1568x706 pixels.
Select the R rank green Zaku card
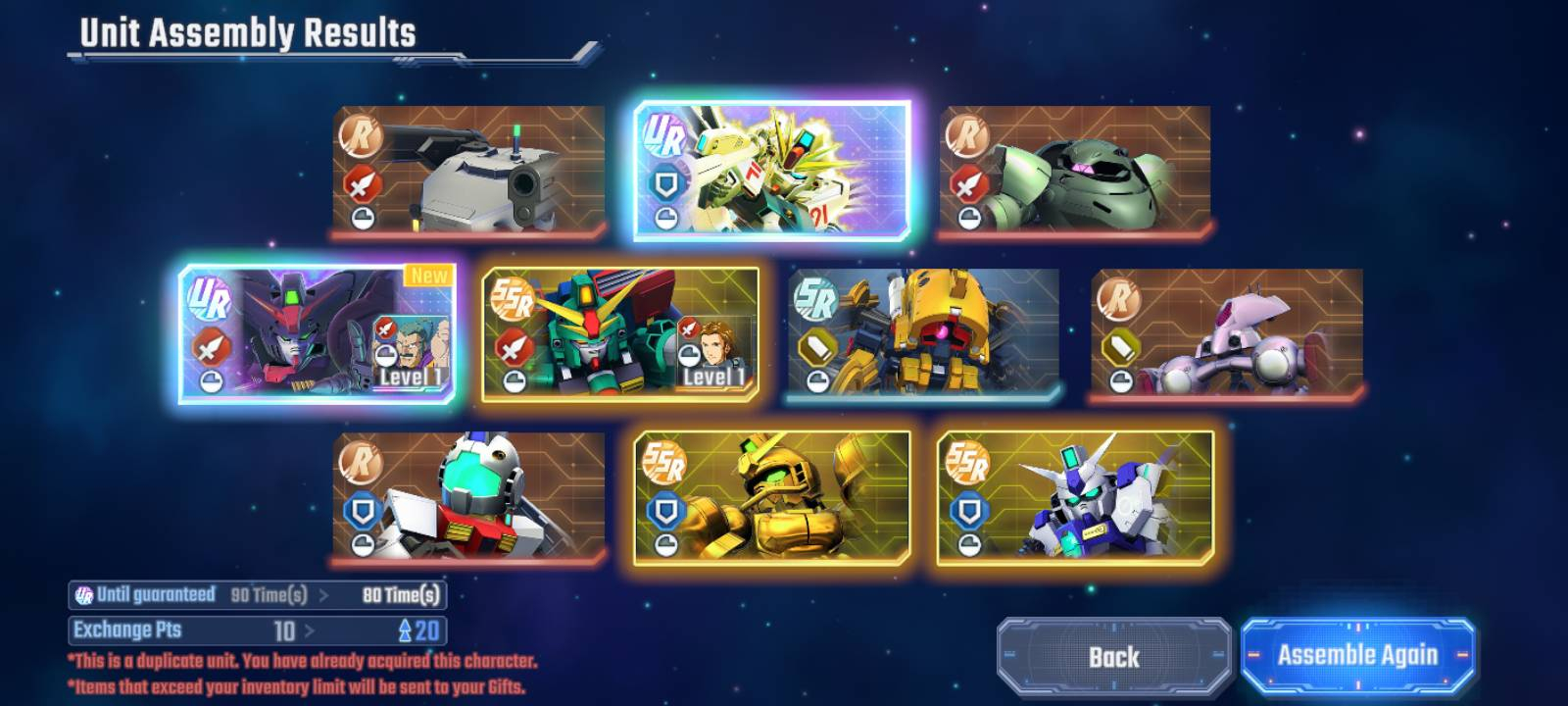click(x=1075, y=171)
